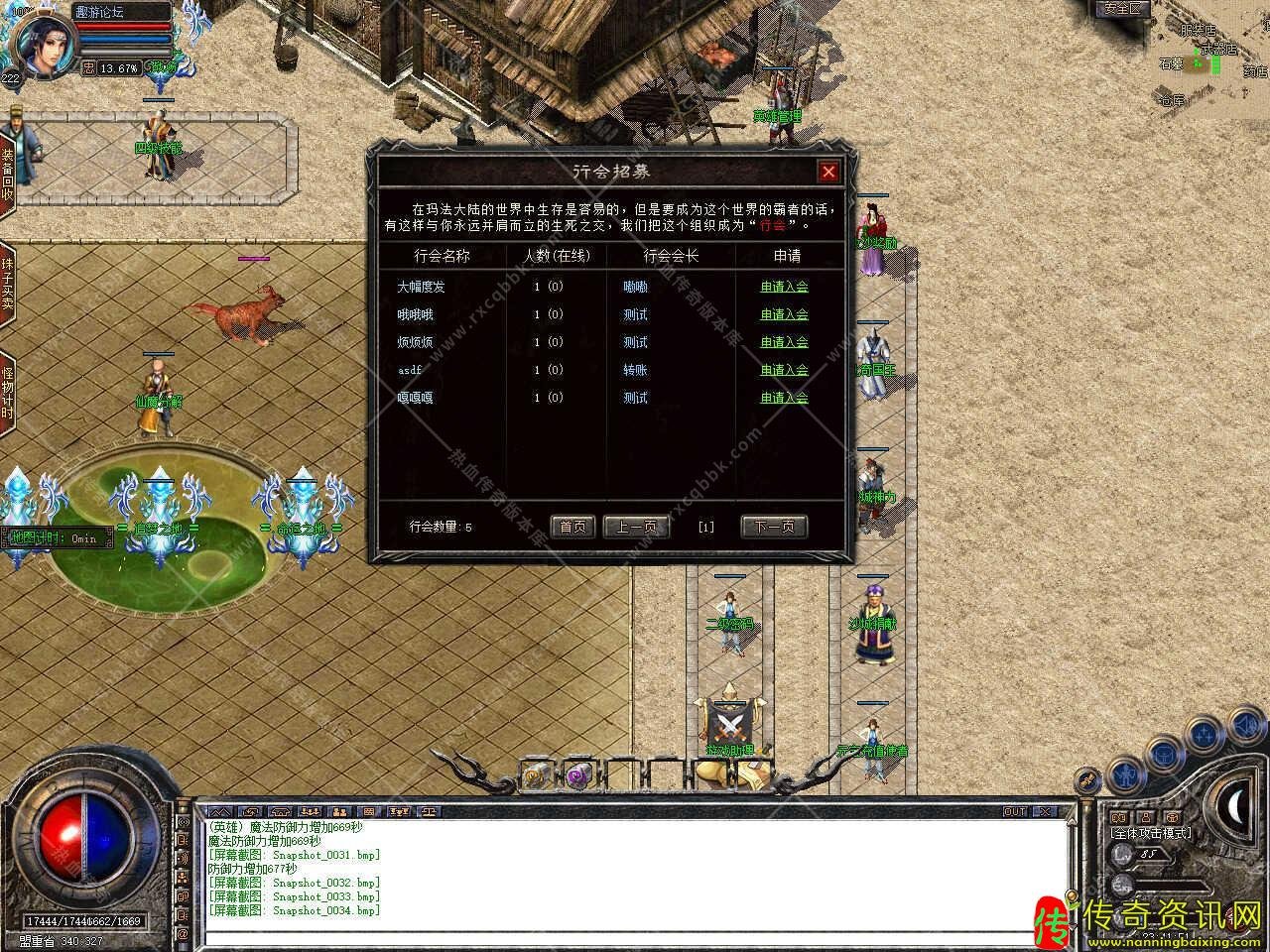This screenshot has height=952, width=1270.
Task: Apply to join guild 嘎嘎嘎
Action: 784,398
